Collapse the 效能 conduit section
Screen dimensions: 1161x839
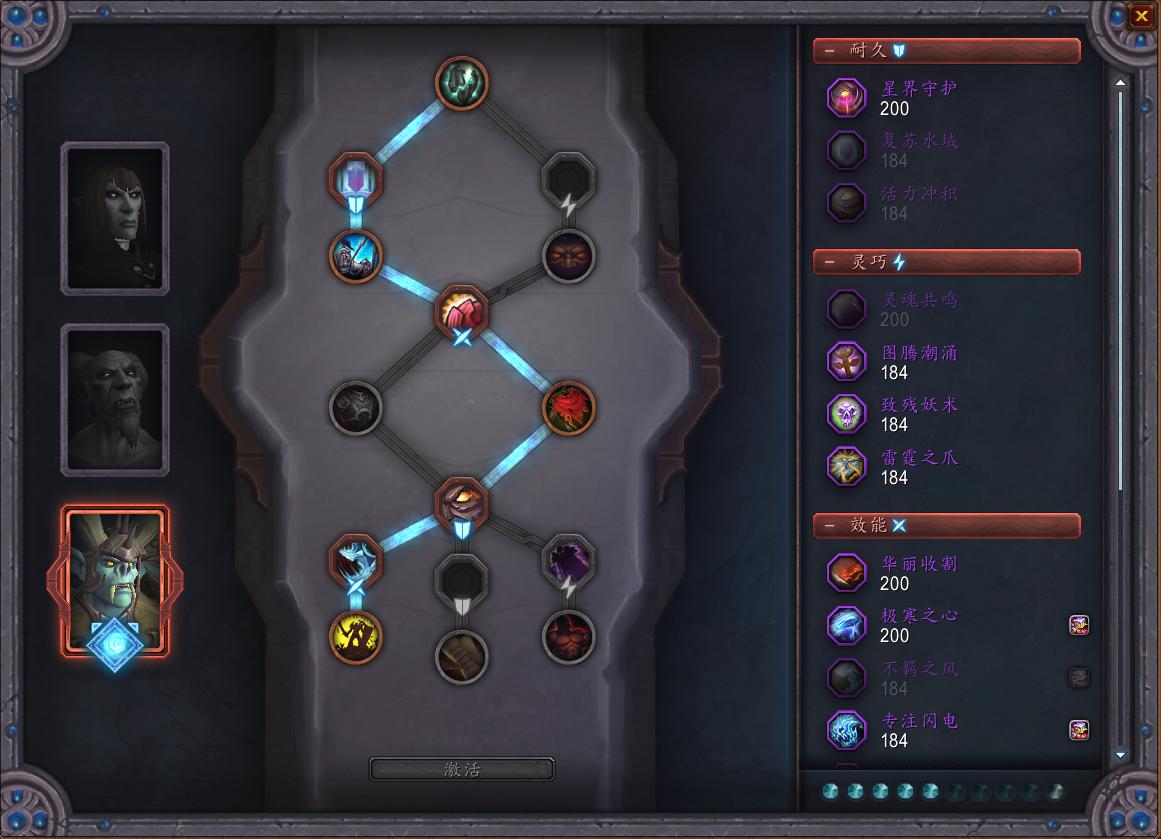coord(829,526)
